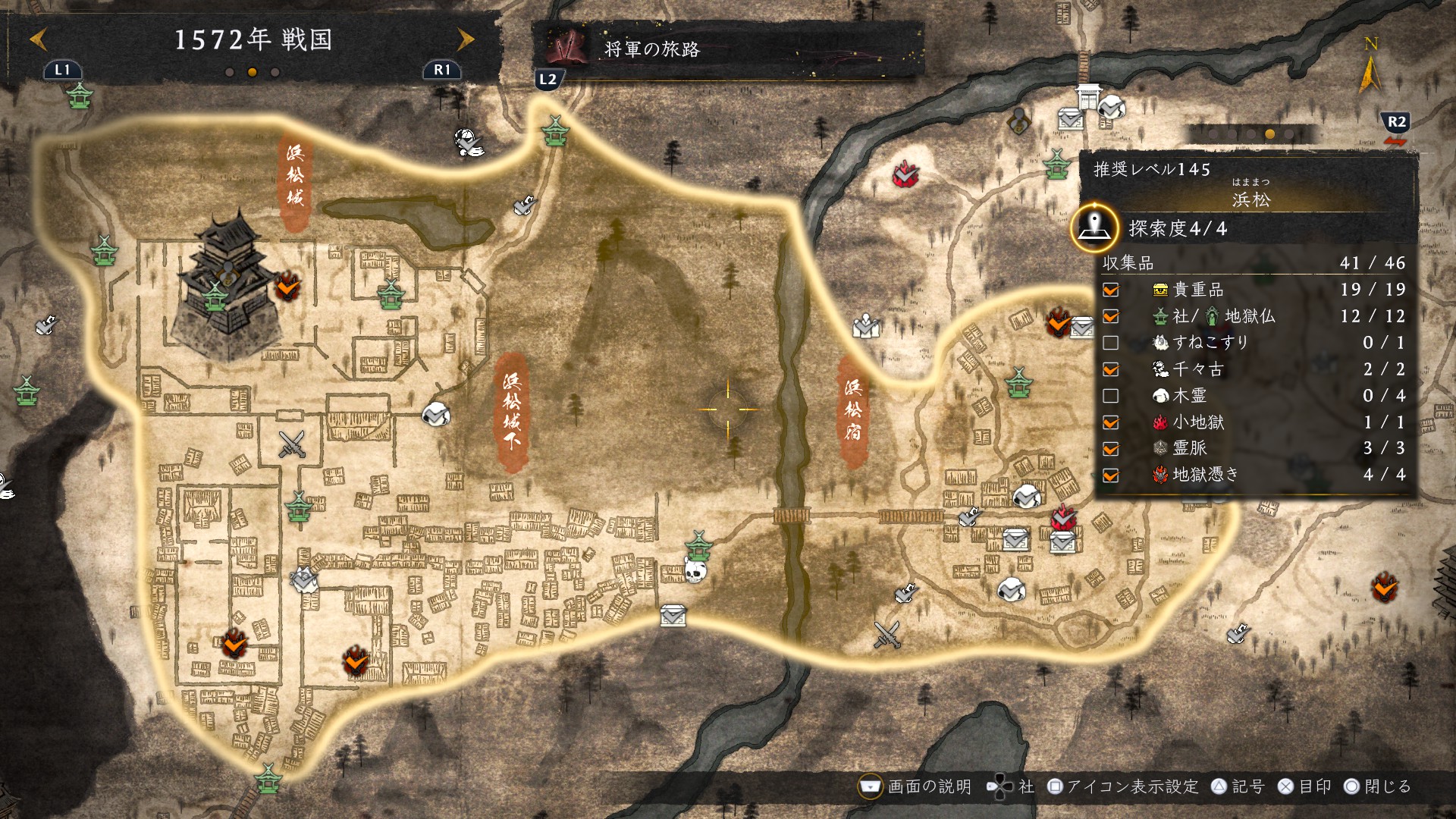Viewport: 1456px width, 819px height.
Task: Click the 浜松城下 area label
Action: pos(512,410)
